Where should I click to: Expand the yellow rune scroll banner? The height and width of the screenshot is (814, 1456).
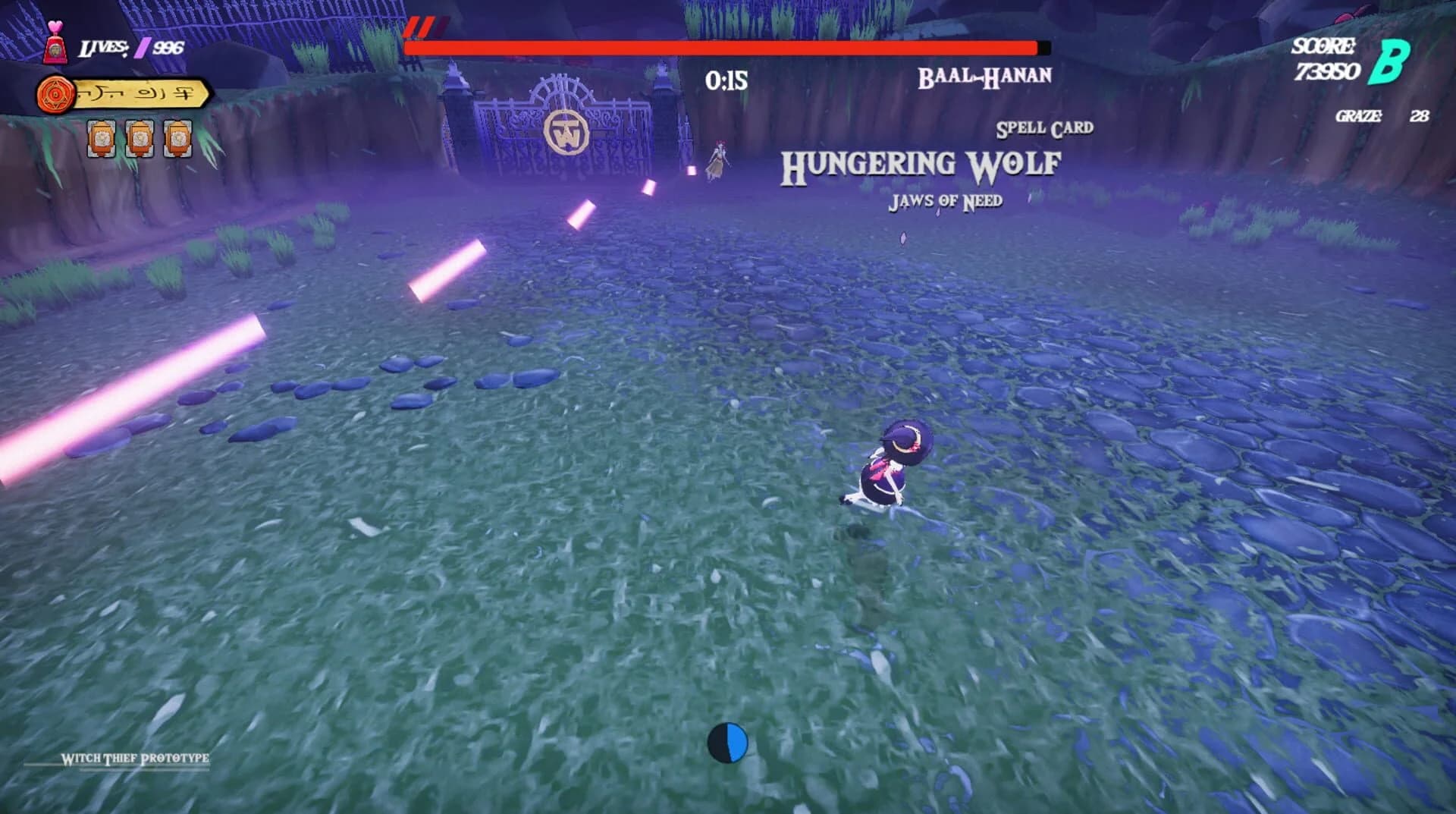[140, 93]
